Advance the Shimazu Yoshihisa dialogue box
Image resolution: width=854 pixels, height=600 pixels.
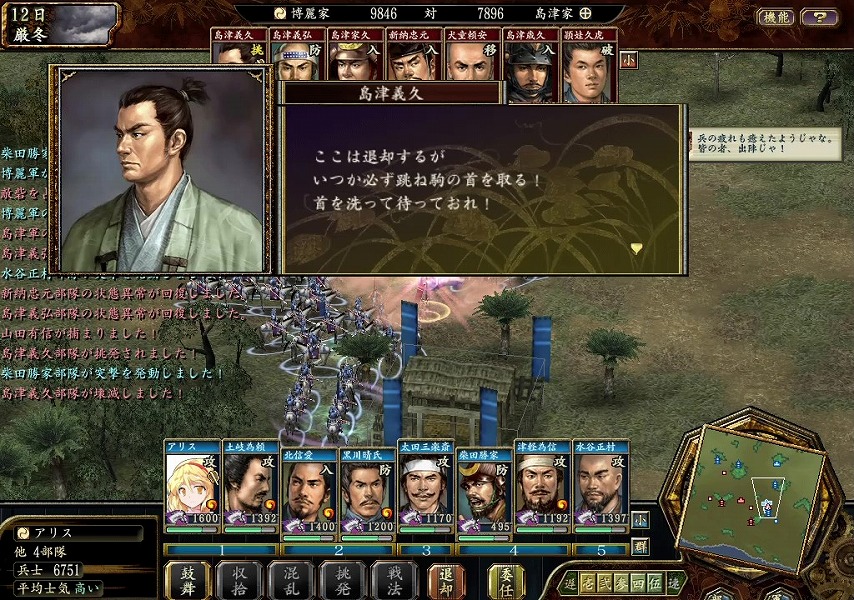click(636, 248)
